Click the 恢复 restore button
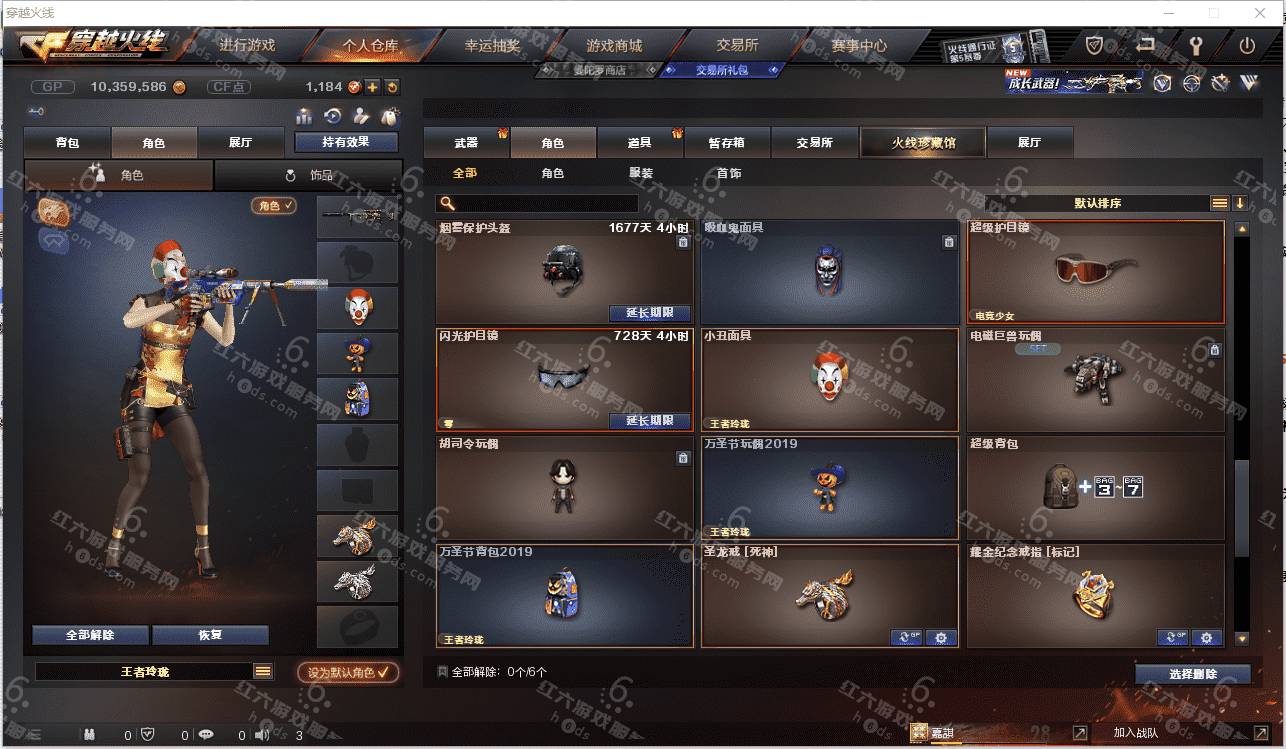 point(210,635)
